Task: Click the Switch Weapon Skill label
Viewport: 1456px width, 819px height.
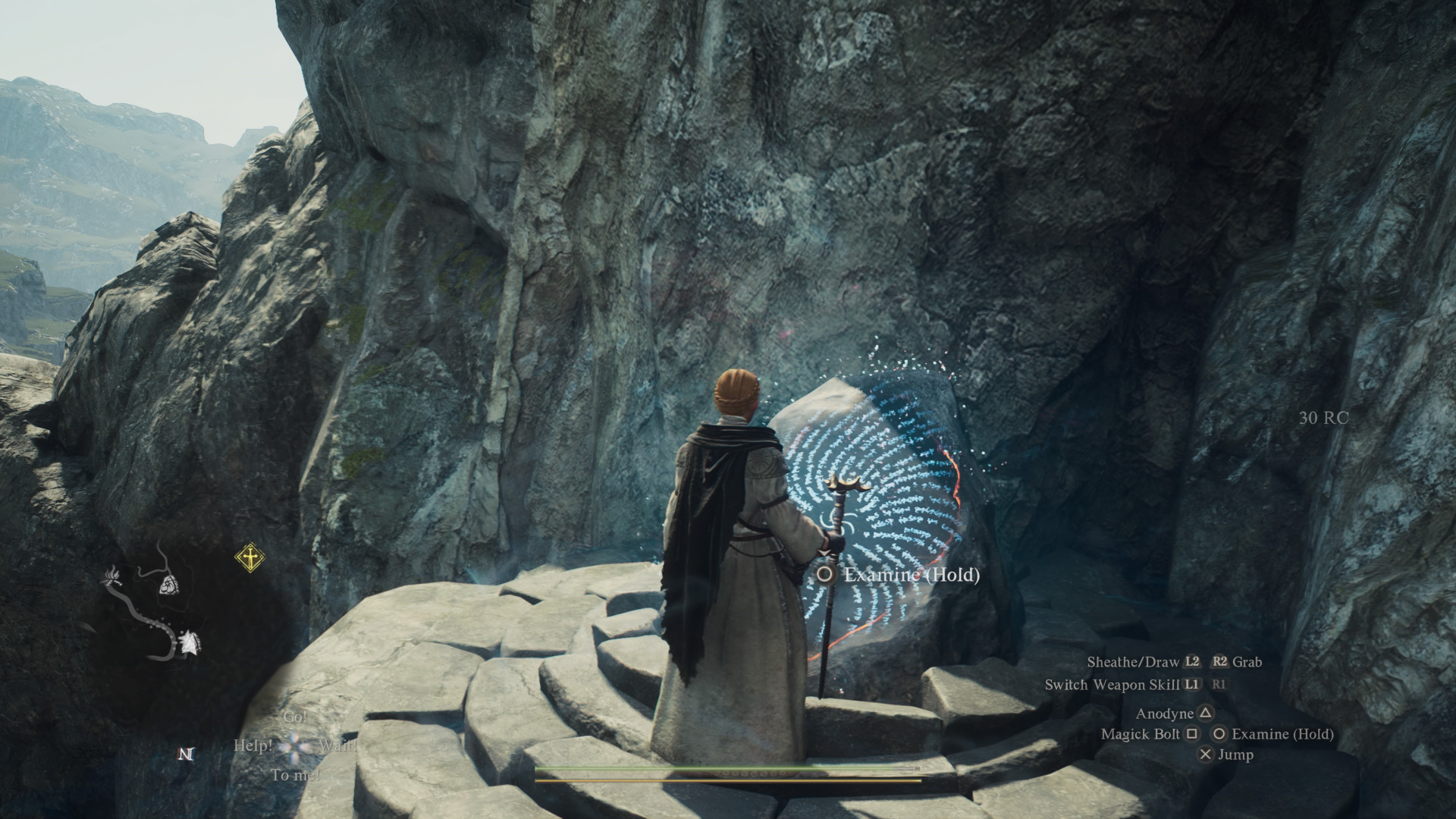Action: (x=1111, y=685)
